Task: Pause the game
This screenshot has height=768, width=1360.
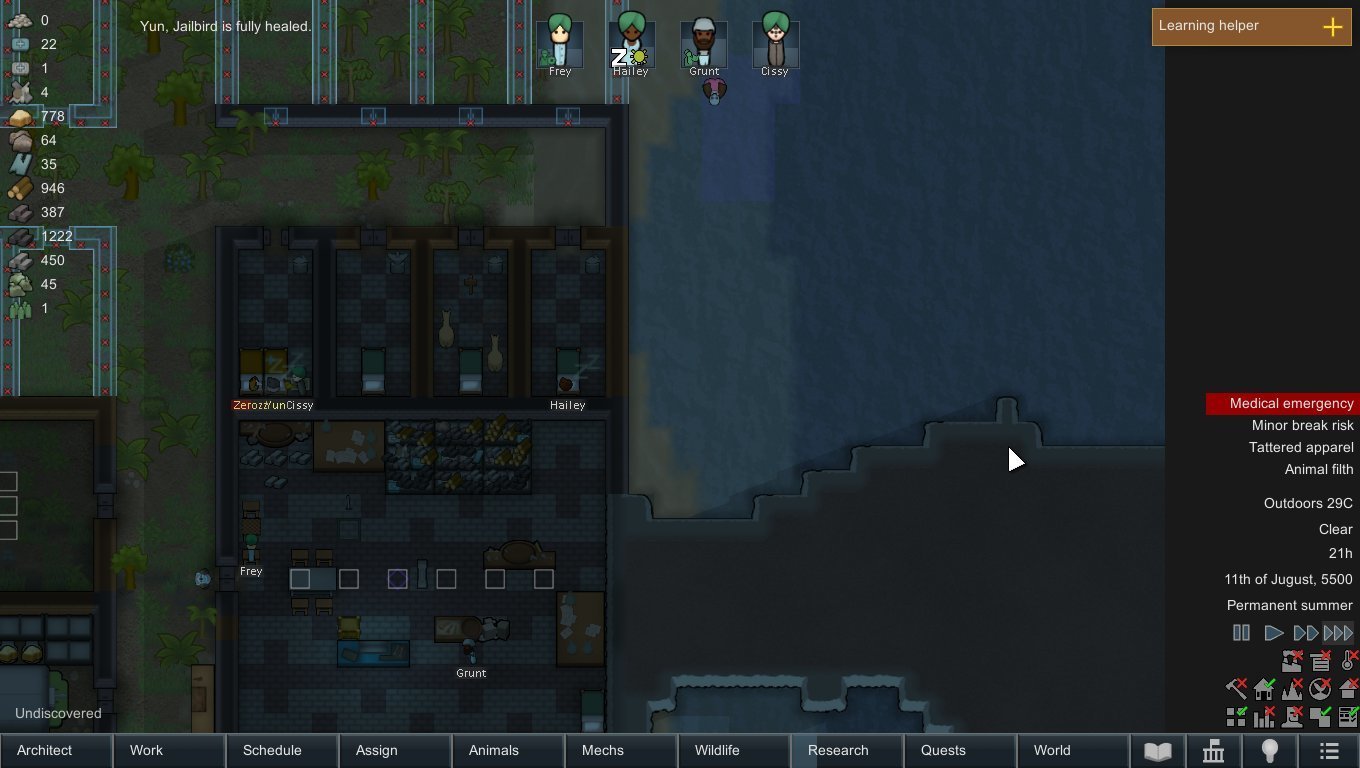Action: [1241, 633]
